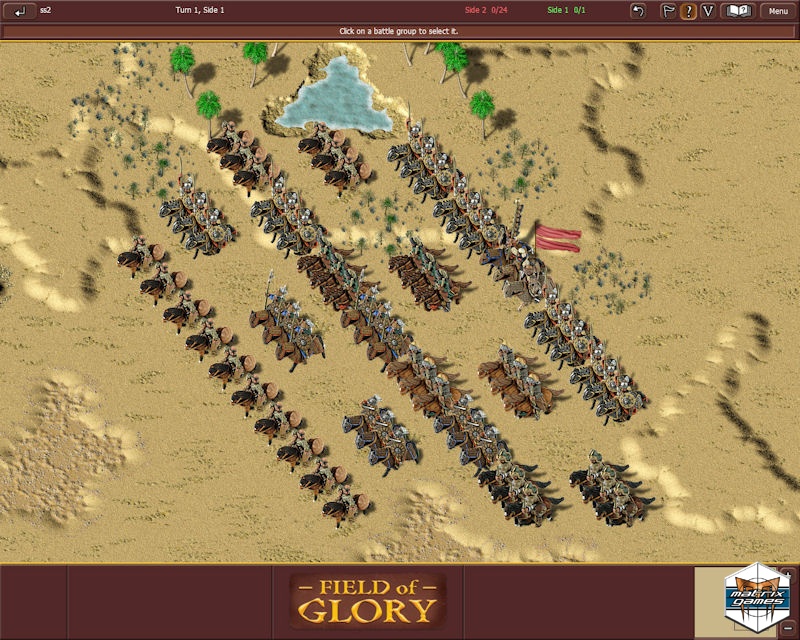
Task: Zoom in the minimap with the plus button
Action: coord(789,576)
